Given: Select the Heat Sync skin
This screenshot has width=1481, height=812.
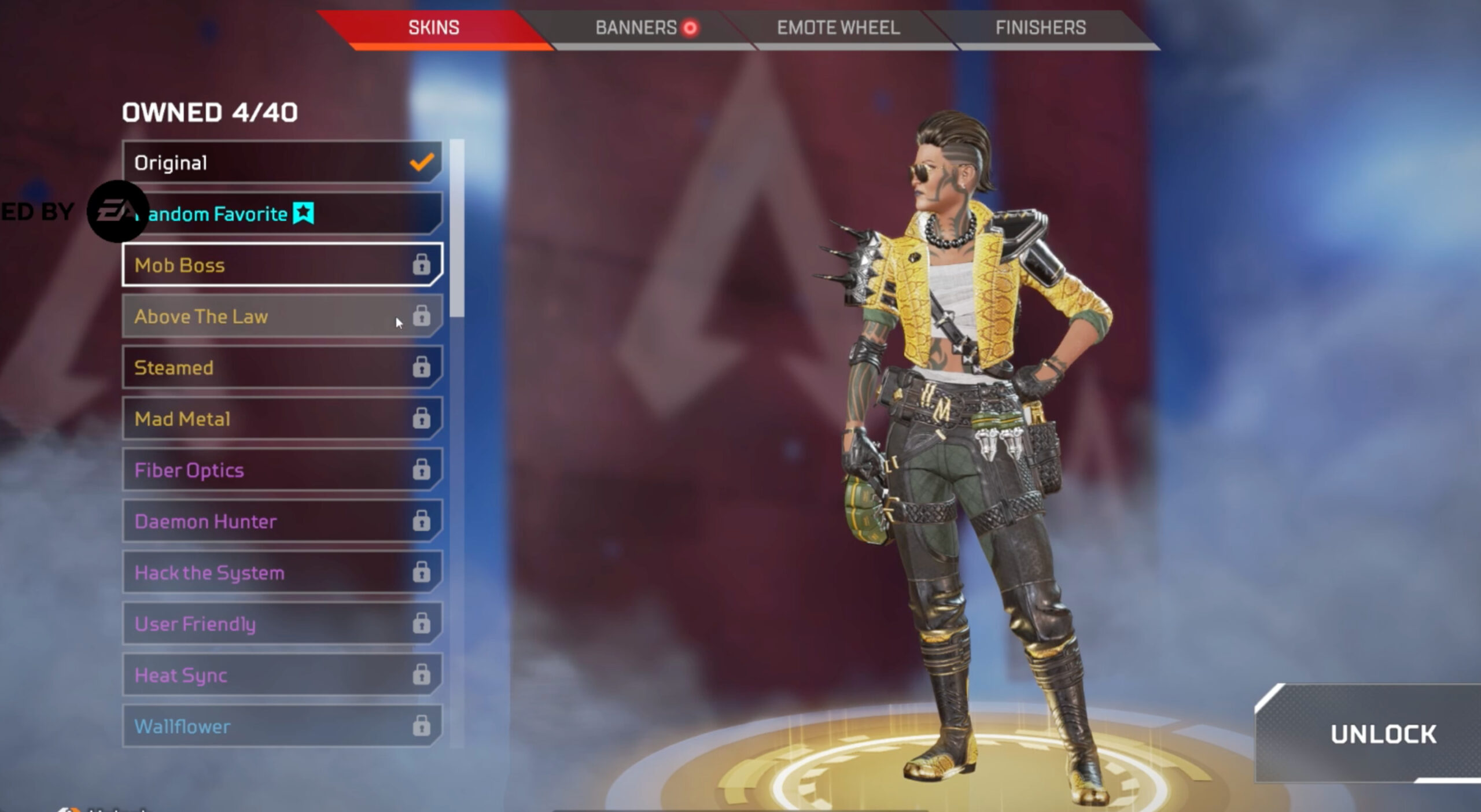Looking at the screenshot, I should [282, 675].
